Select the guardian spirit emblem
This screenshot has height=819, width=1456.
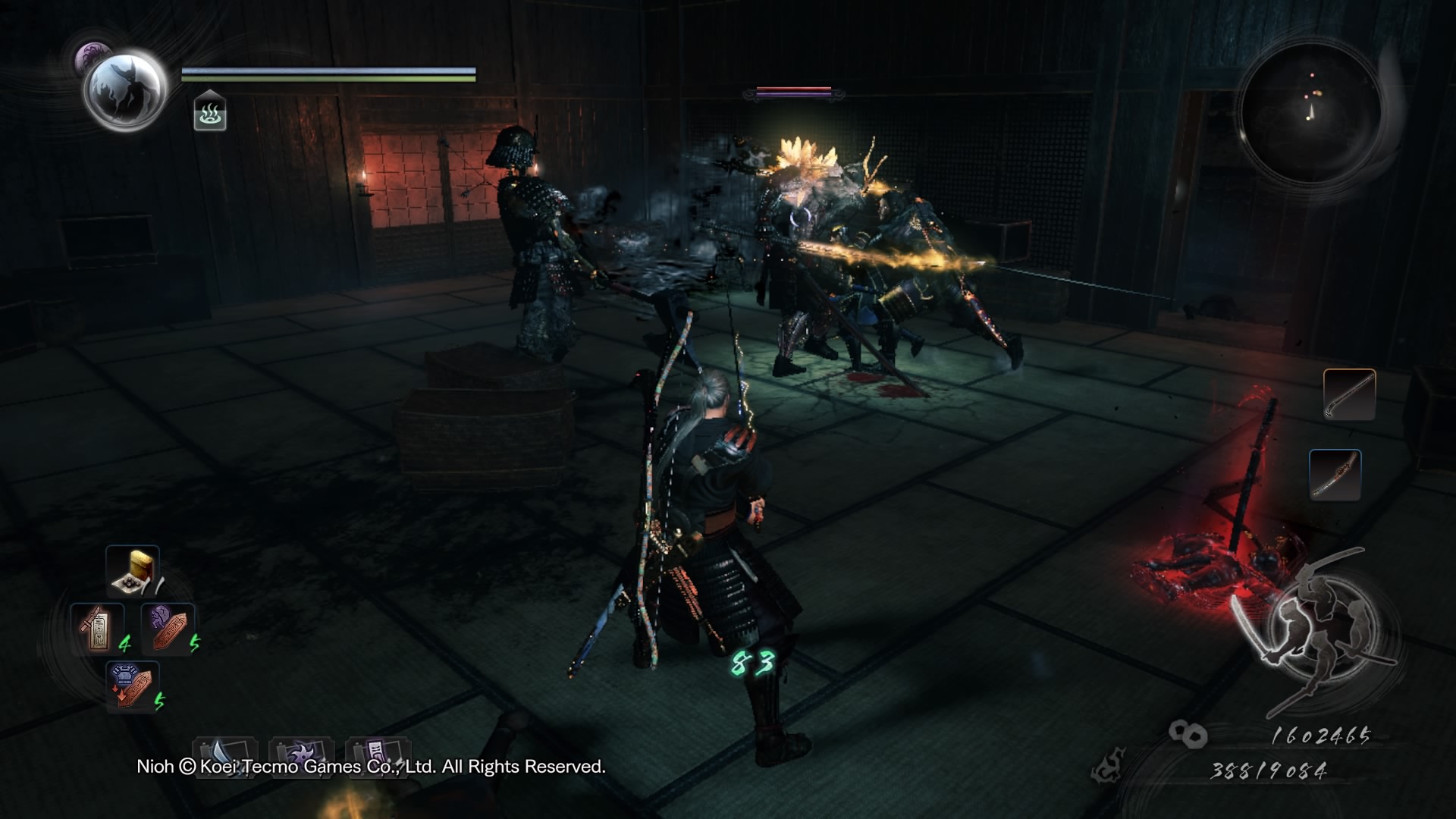pyautogui.click(x=125, y=90)
